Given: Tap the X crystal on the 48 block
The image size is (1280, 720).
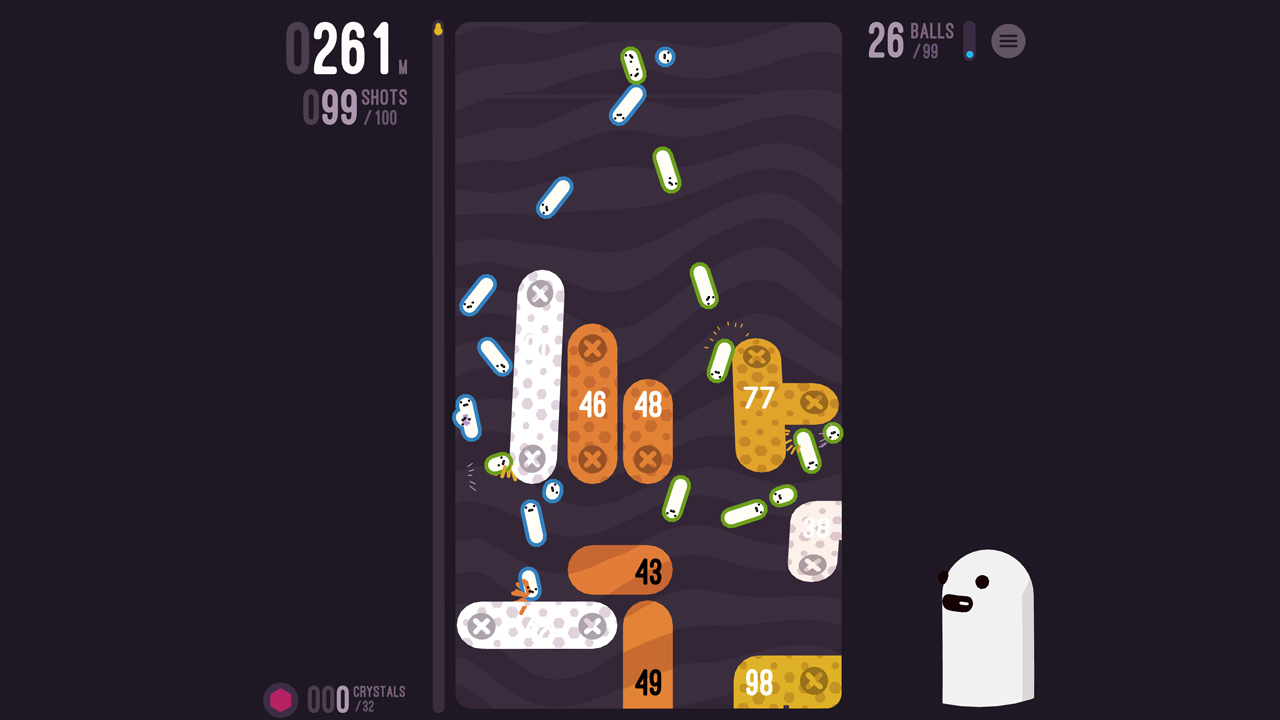Looking at the screenshot, I should pos(649,460).
